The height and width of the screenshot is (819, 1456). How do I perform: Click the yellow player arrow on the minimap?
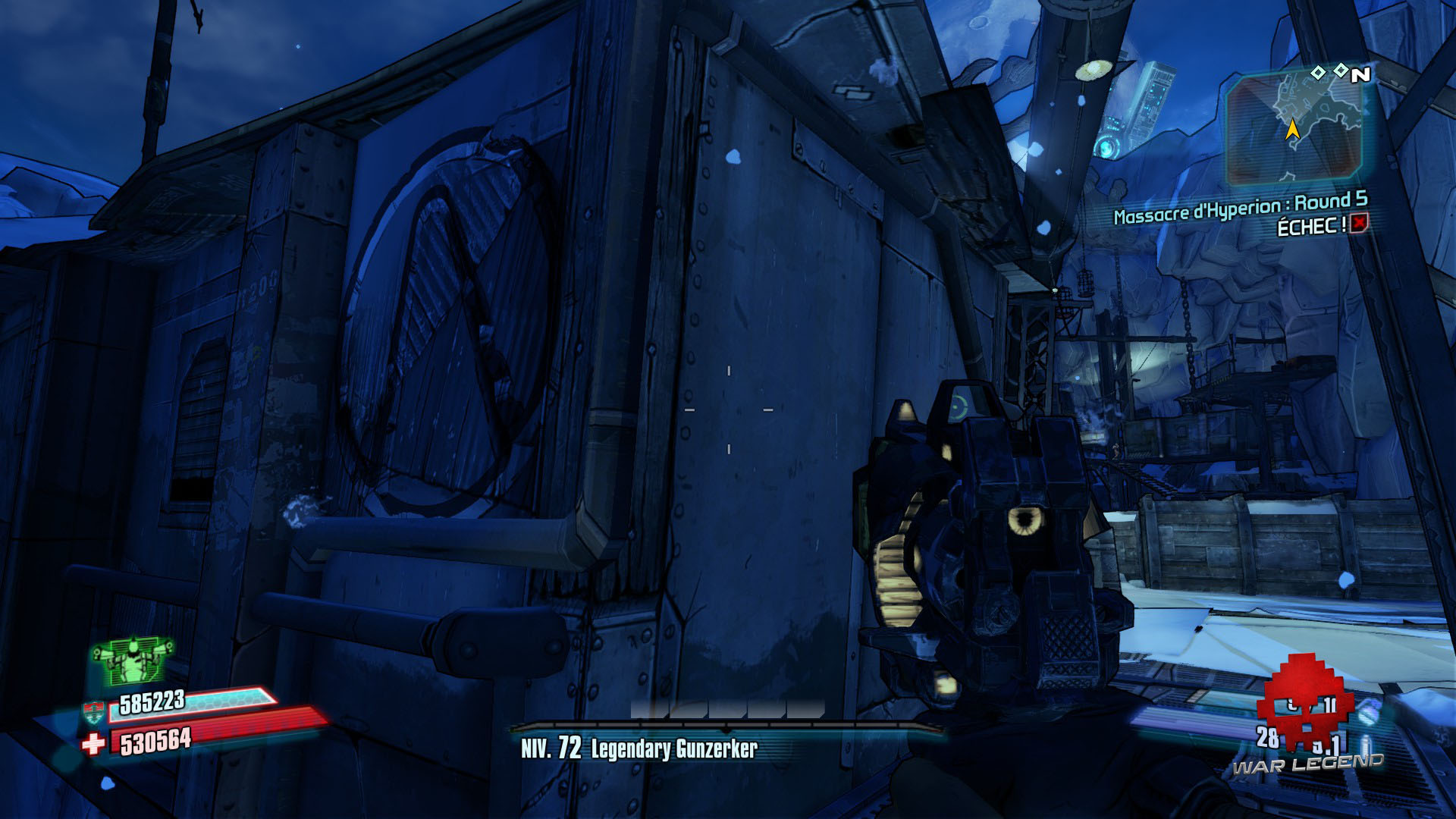pyautogui.click(x=1293, y=130)
